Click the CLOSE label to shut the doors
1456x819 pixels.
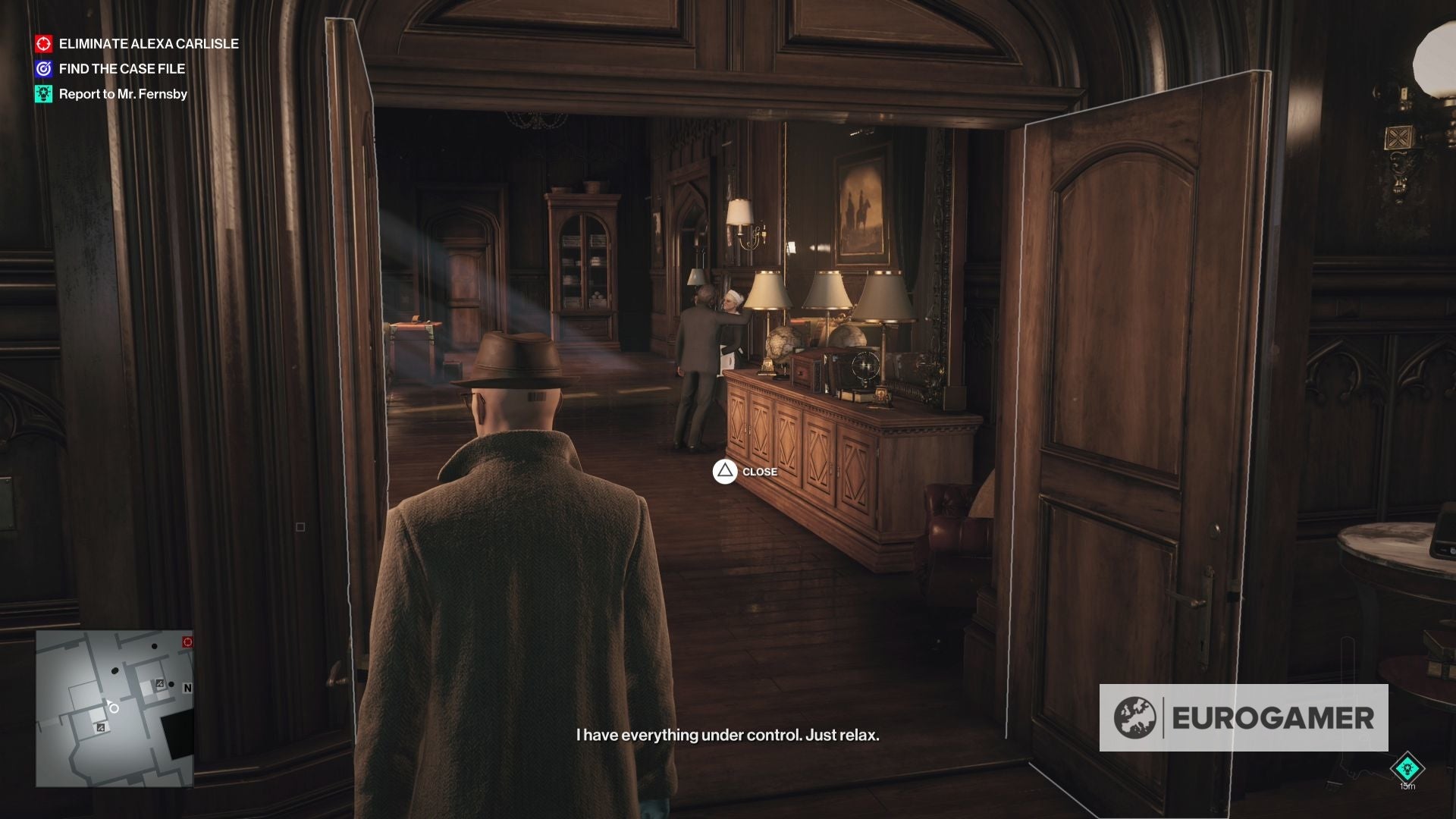click(761, 472)
